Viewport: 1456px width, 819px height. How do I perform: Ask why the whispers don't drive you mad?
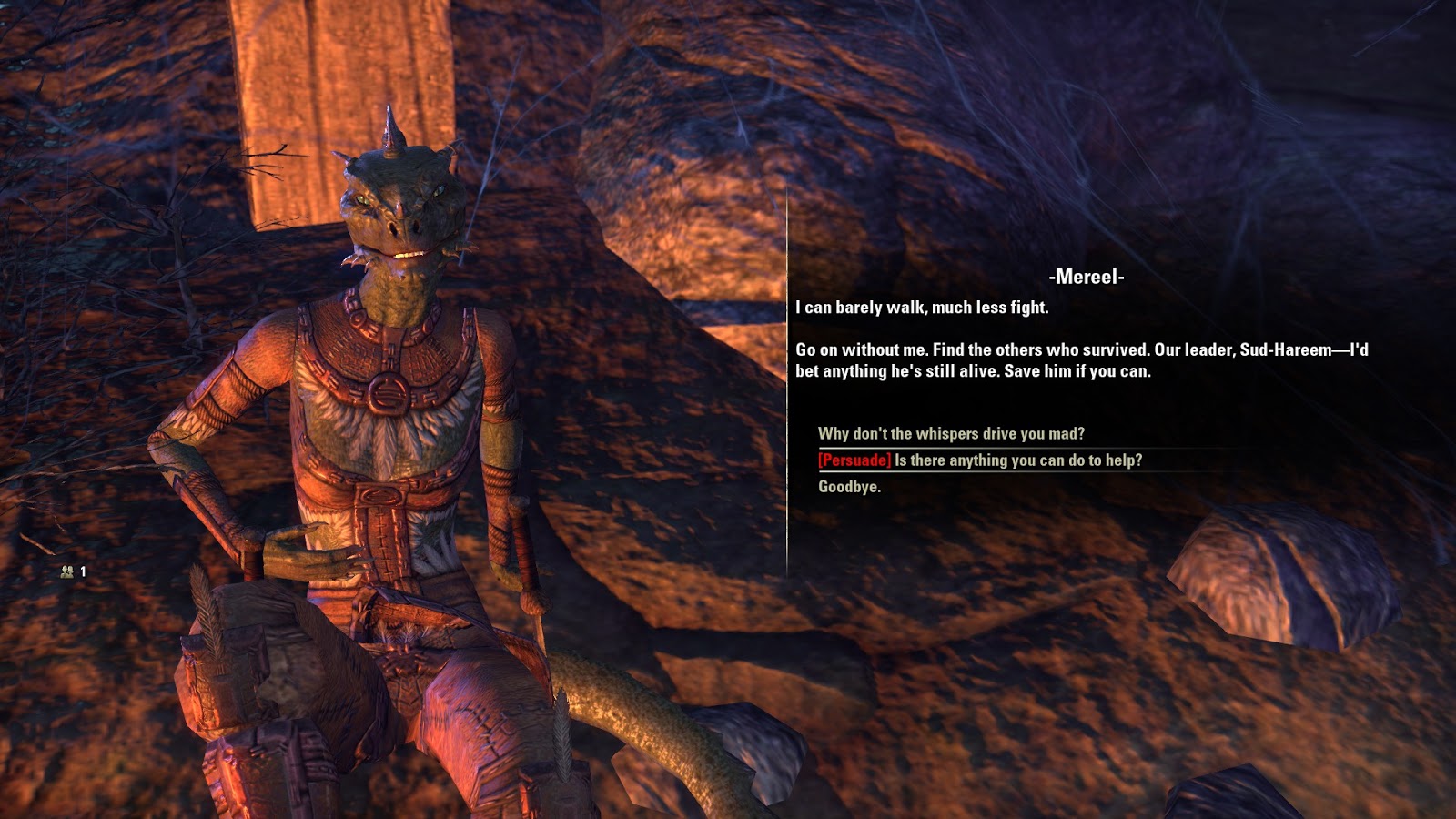coord(951,433)
